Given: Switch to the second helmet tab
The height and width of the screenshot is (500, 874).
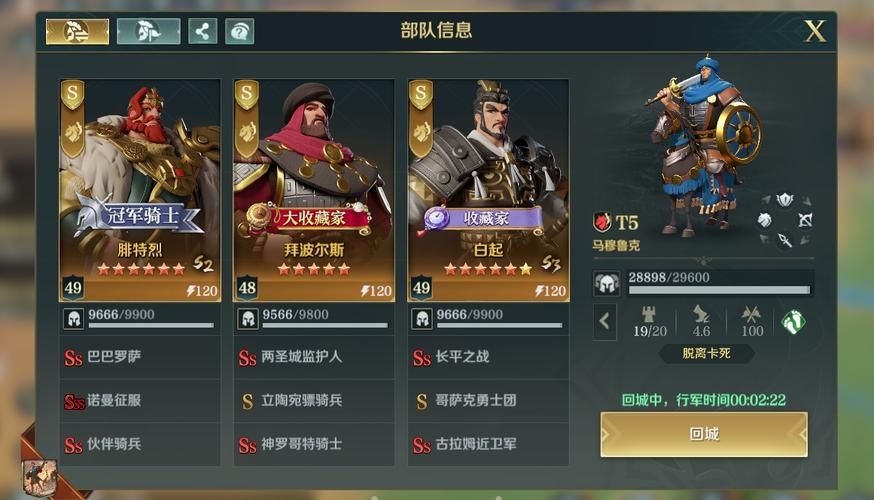Looking at the screenshot, I should pyautogui.click(x=148, y=31).
